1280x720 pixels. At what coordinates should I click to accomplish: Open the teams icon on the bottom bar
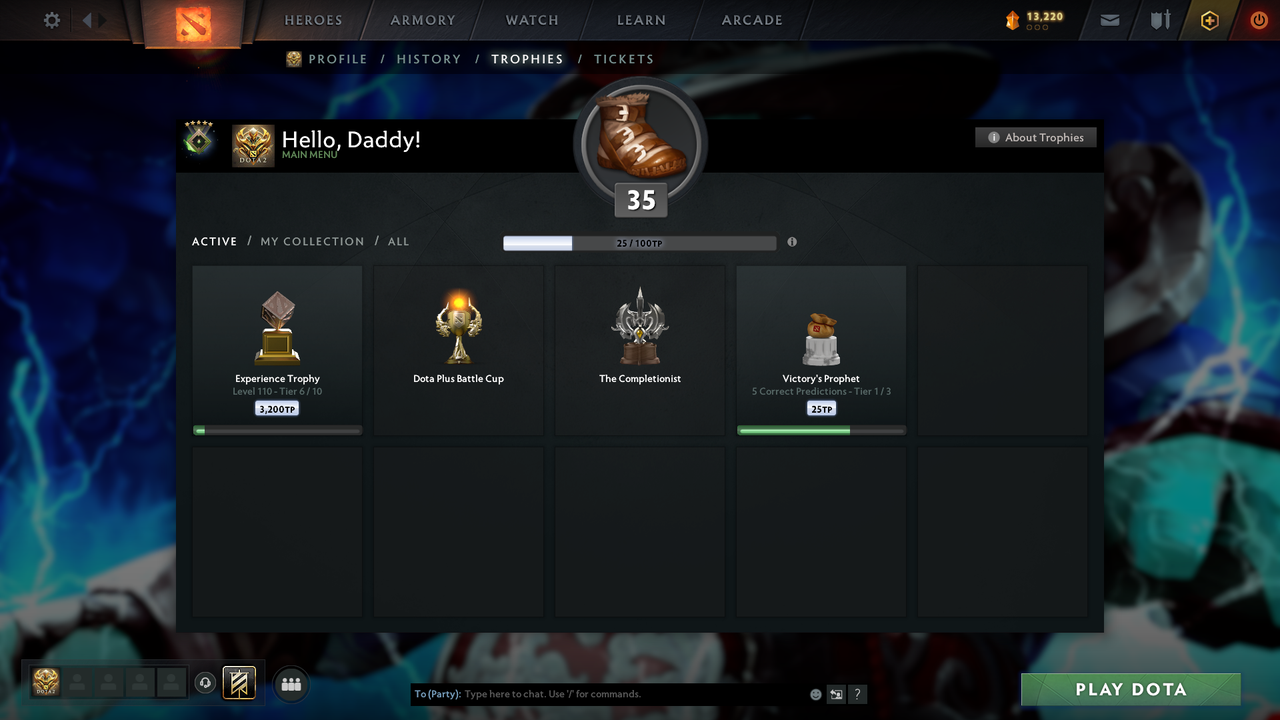(x=290, y=684)
